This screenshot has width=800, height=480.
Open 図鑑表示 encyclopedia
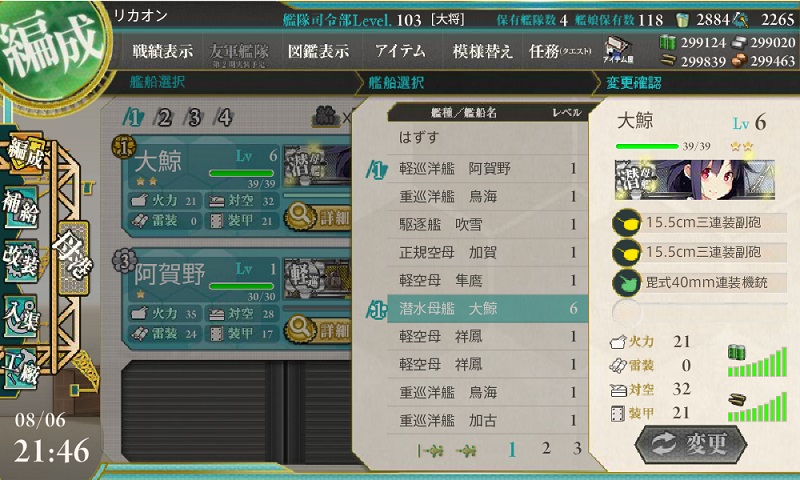pos(318,51)
